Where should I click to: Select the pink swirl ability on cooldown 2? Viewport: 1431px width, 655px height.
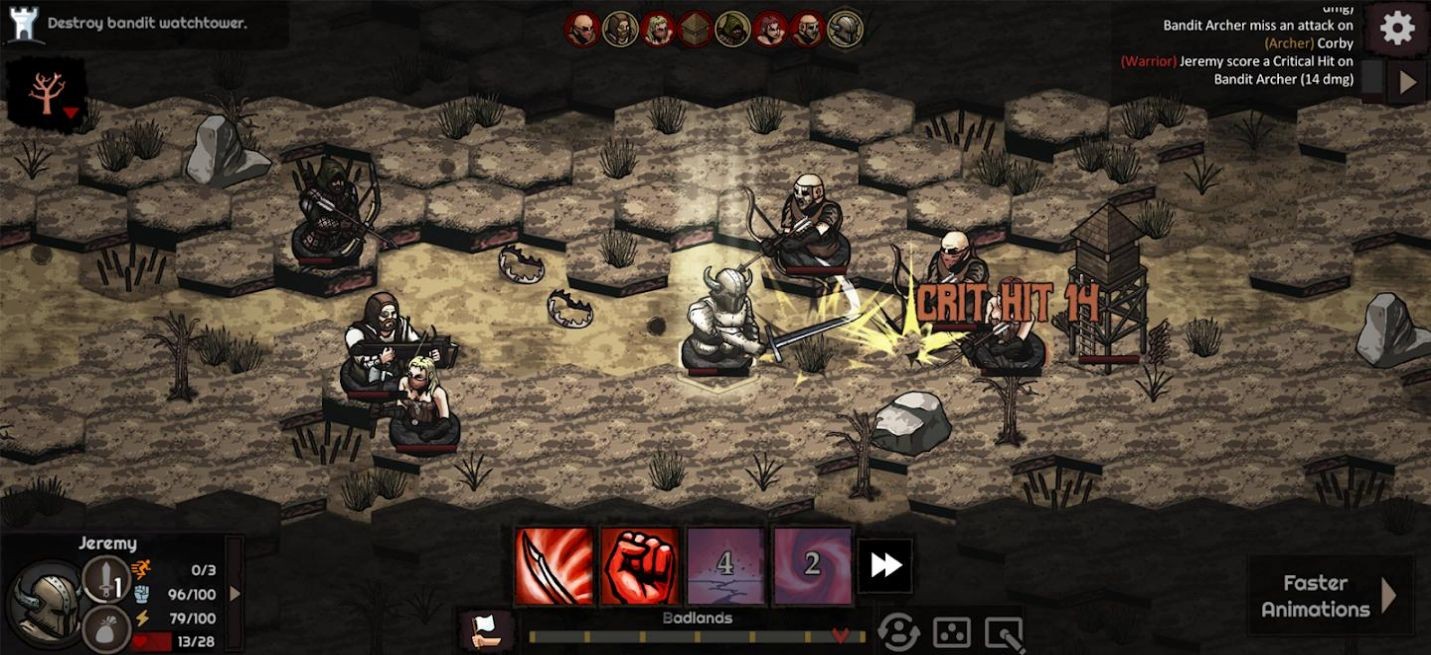(812, 566)
